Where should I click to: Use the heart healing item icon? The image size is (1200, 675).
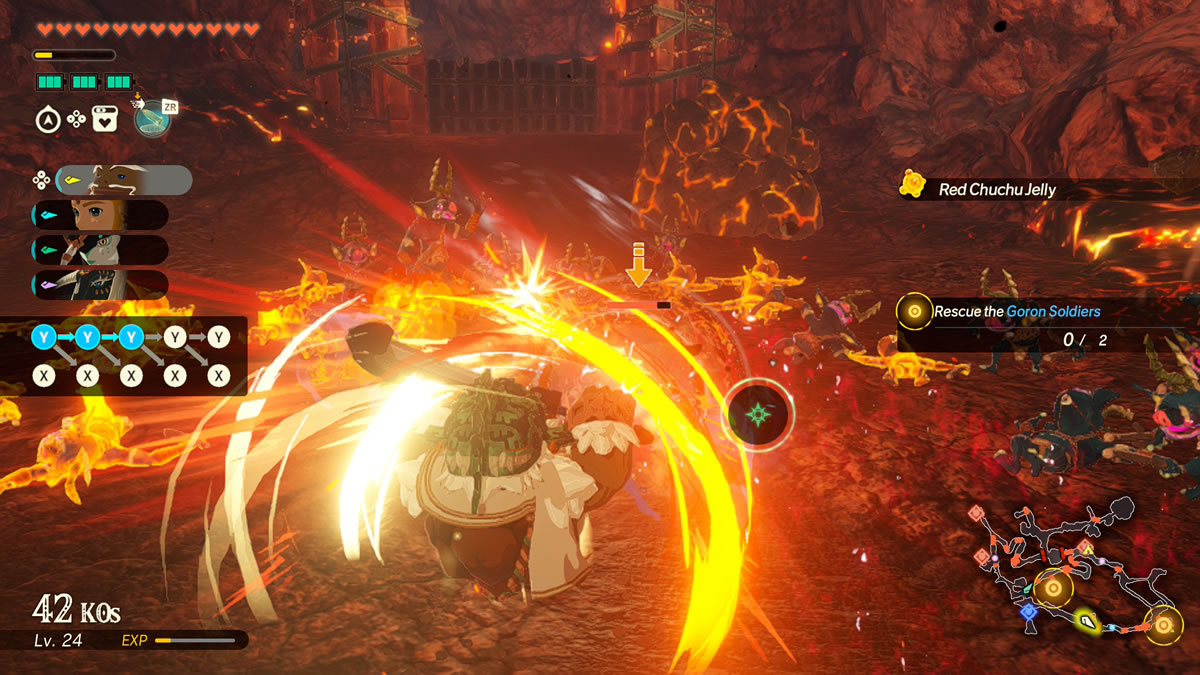click(x=105, y=120)
